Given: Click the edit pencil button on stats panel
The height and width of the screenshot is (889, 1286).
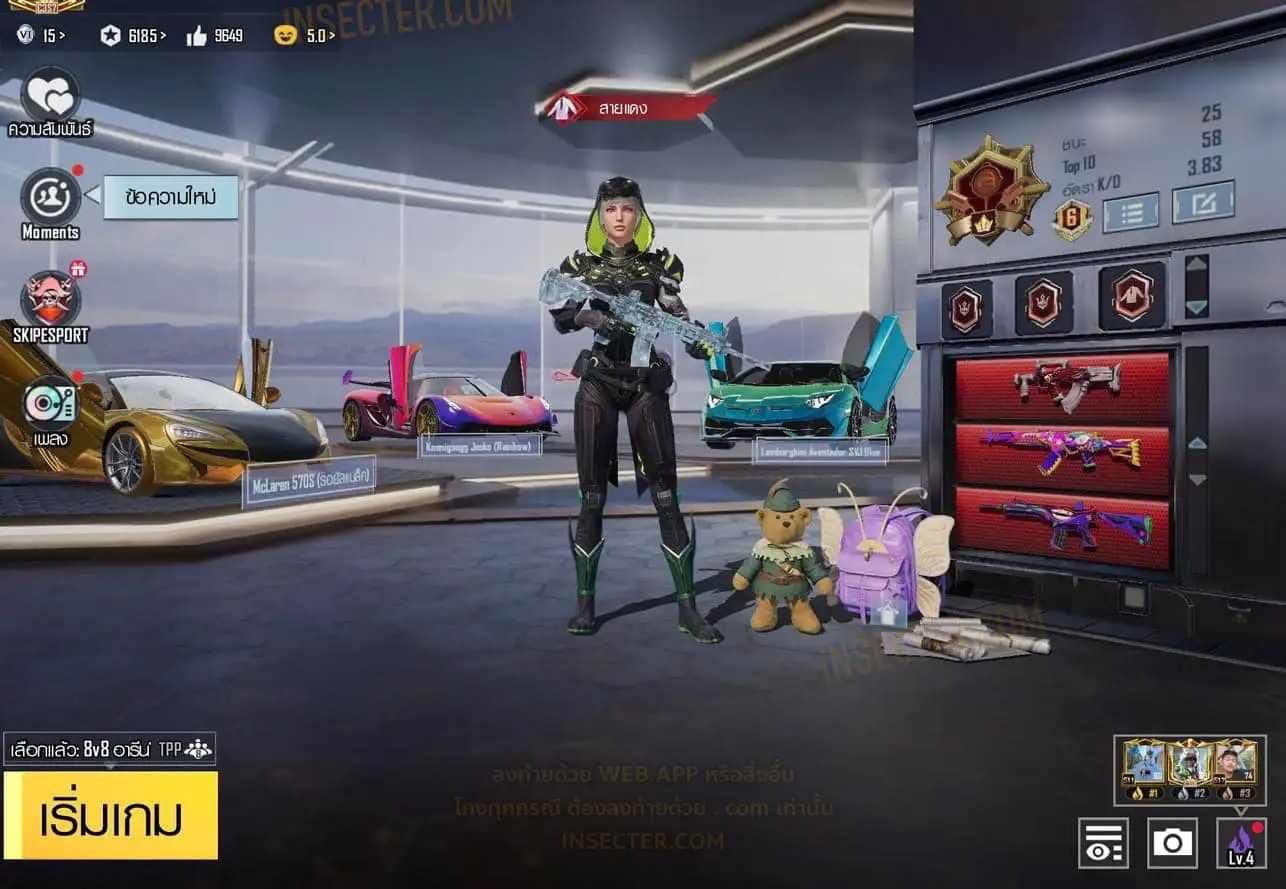Looking at the screenshot, I should pos(1203,203).
